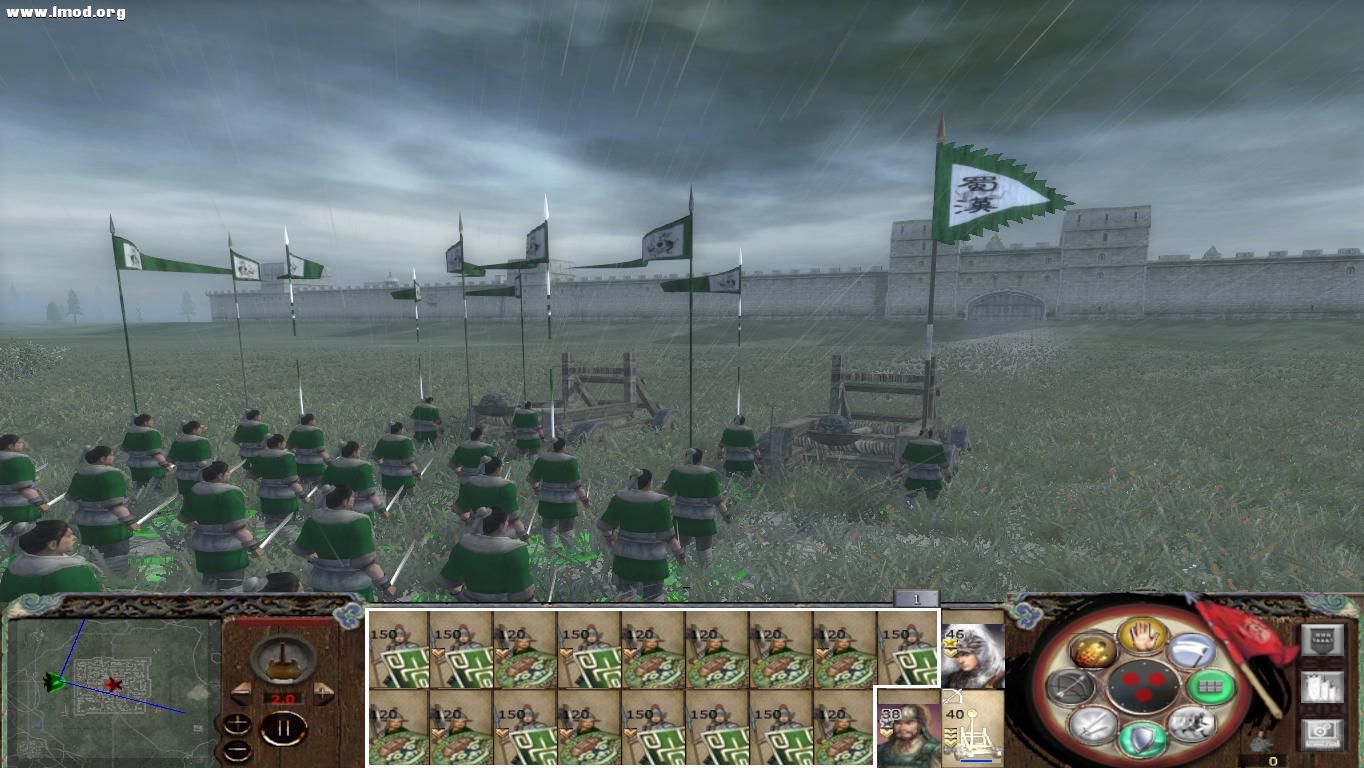The height and width of the screenshot is (768, 1364).
Task: Click the red star marker on the minimap
Action: pyautogui.click(x=113, y=685)
